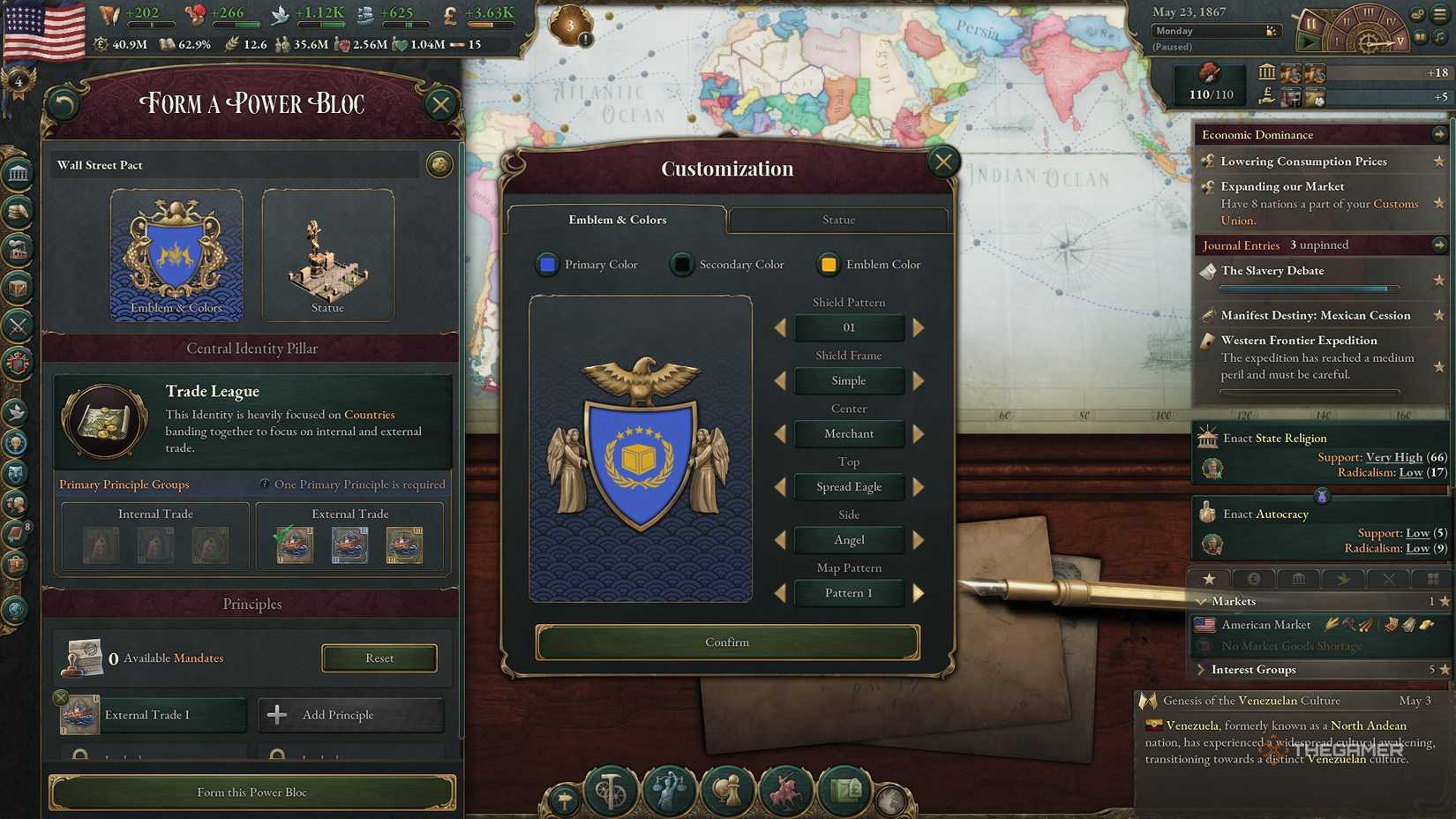1456x819 pixels.
Task: Expand the Economic Dominance section
Action: (x=1440, y=134)
